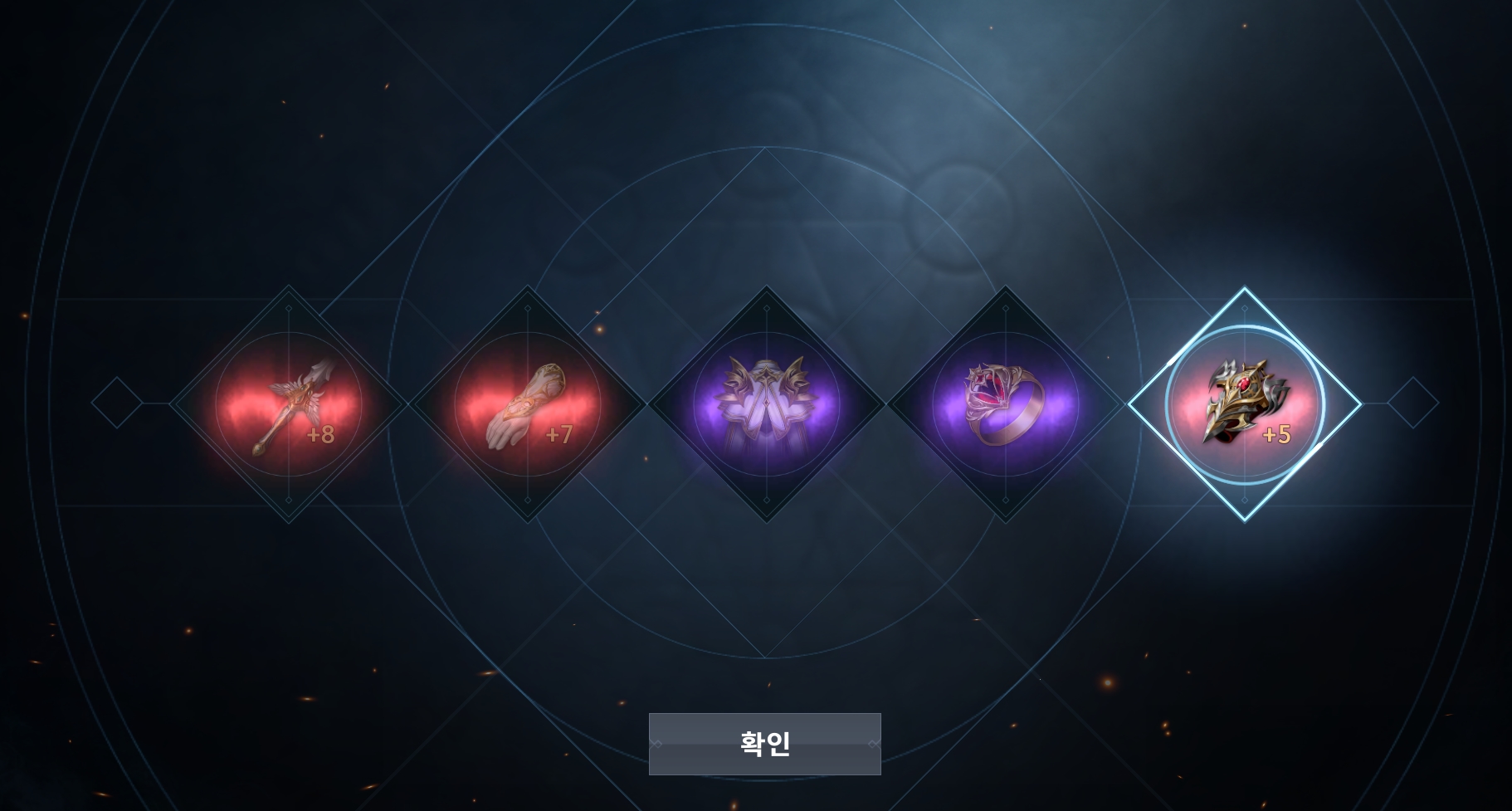This screenshot has width=1512, height=811.
Task: Expand the small diamond marker on the left edge
Action: coord(116,404)
